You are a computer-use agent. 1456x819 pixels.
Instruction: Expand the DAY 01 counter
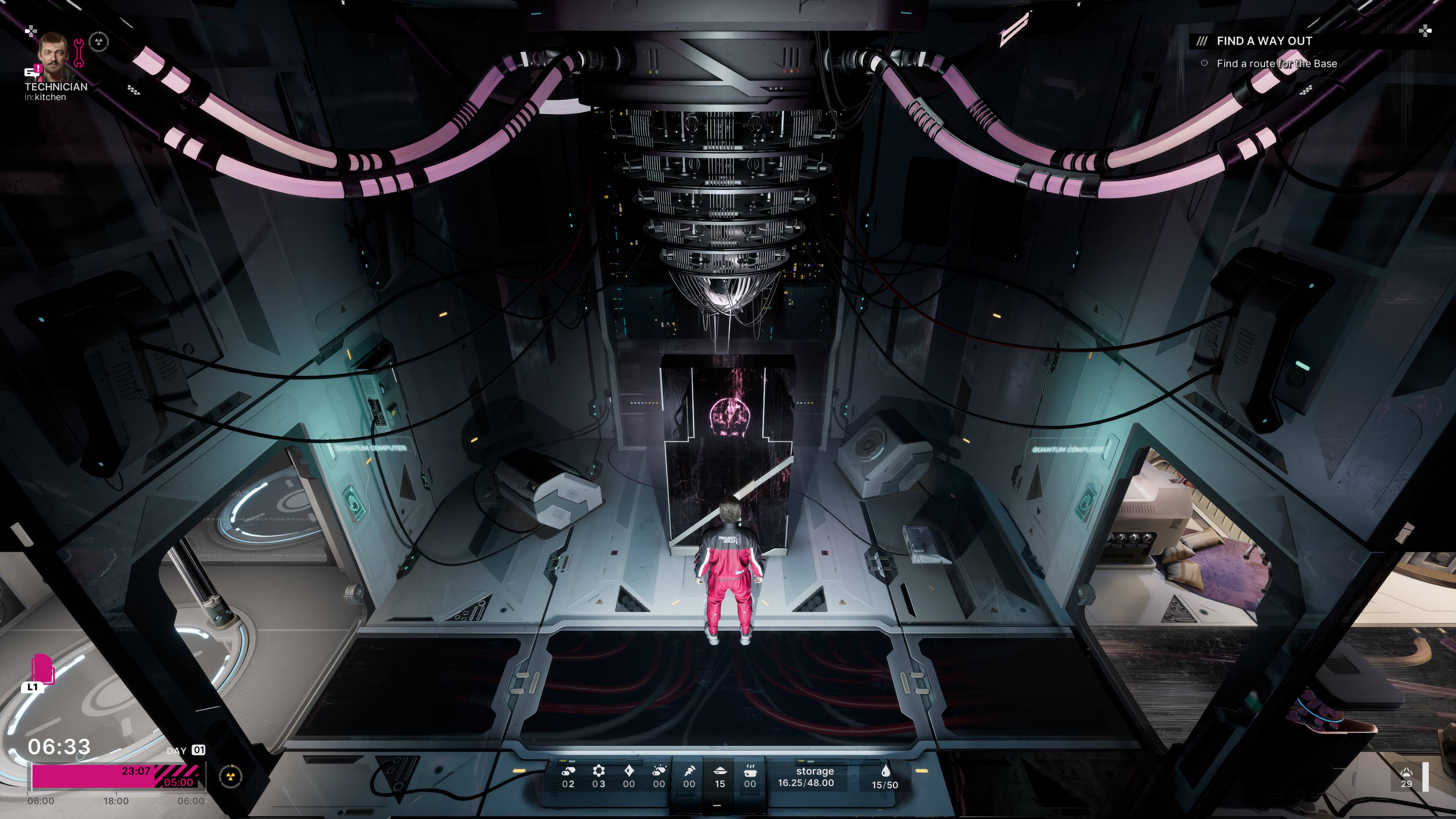click(187, 750)
